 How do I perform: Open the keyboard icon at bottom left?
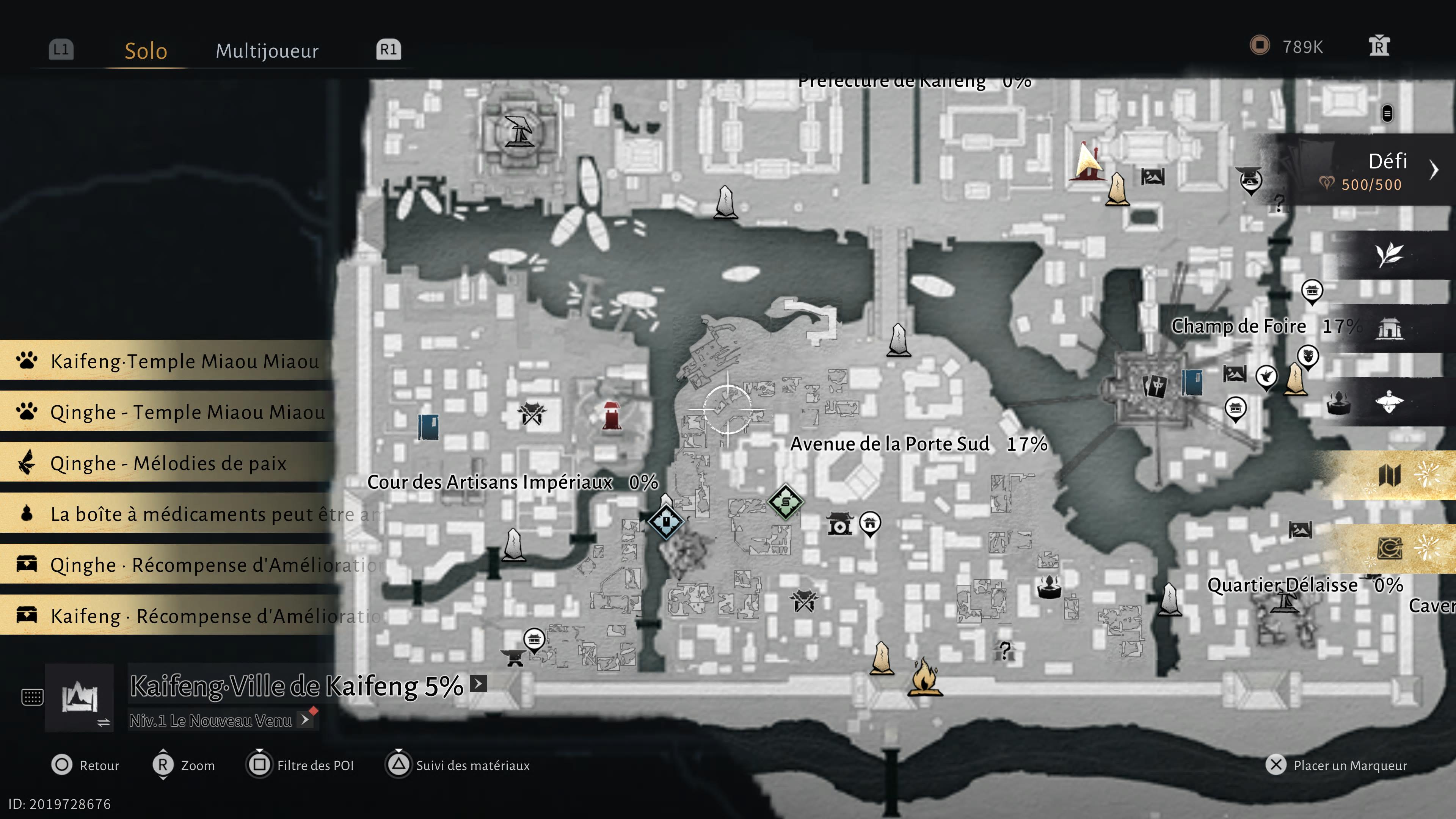point(32,697)
